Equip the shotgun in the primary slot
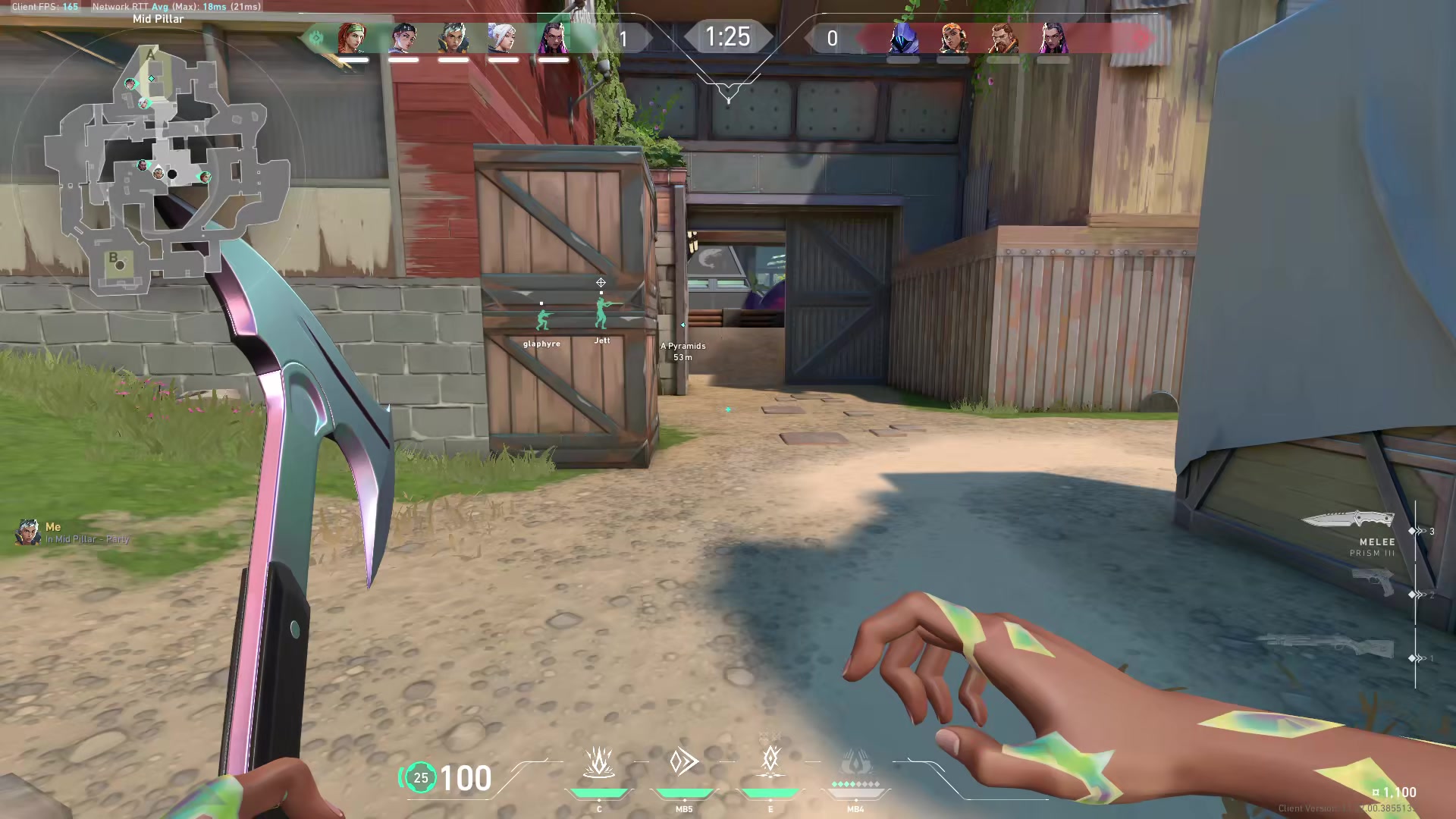Image resolution: width=1456 pixels, height=819 pixels. [1327, 646]
